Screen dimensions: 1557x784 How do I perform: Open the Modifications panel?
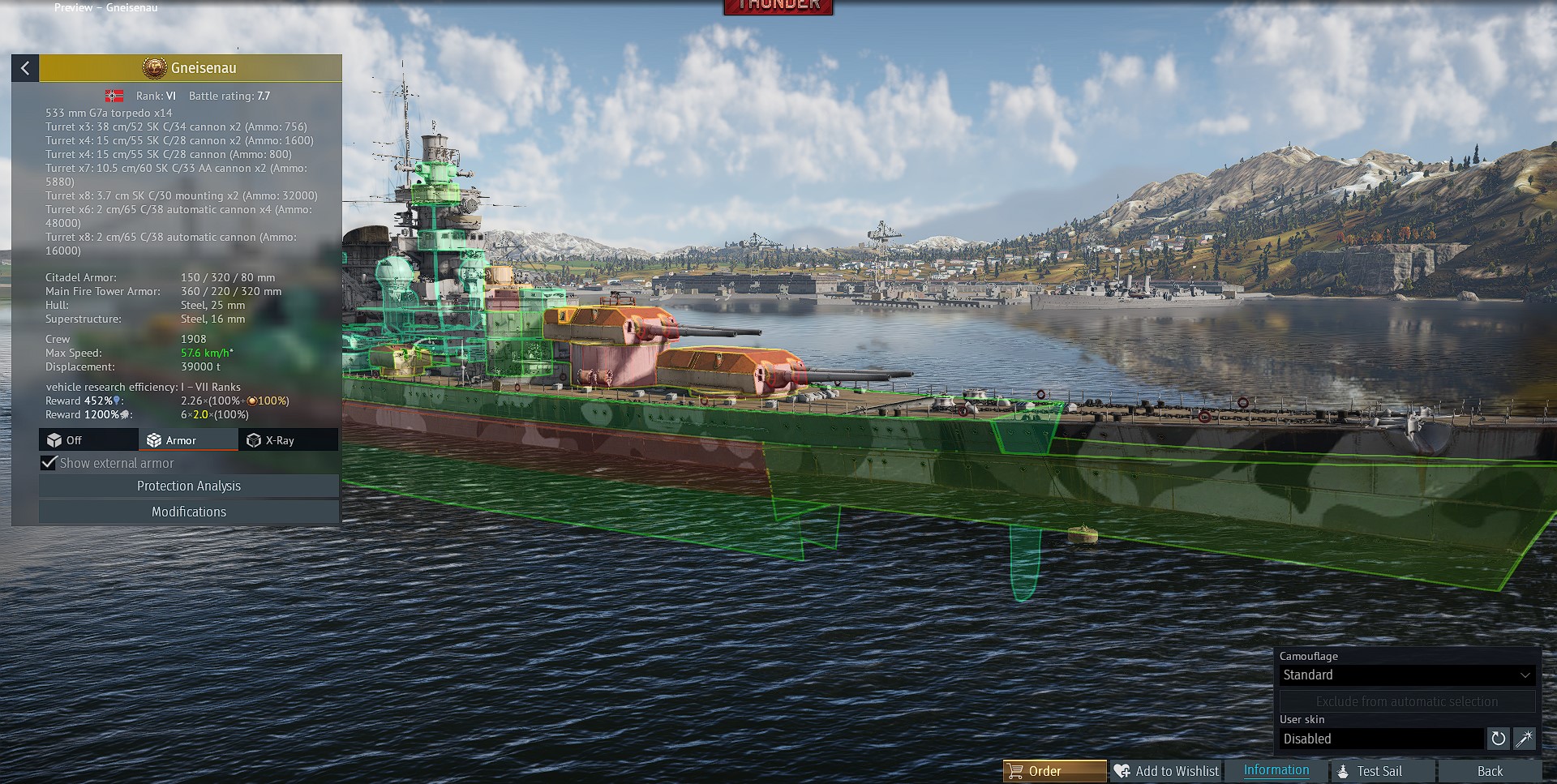[x=189, y=512]
